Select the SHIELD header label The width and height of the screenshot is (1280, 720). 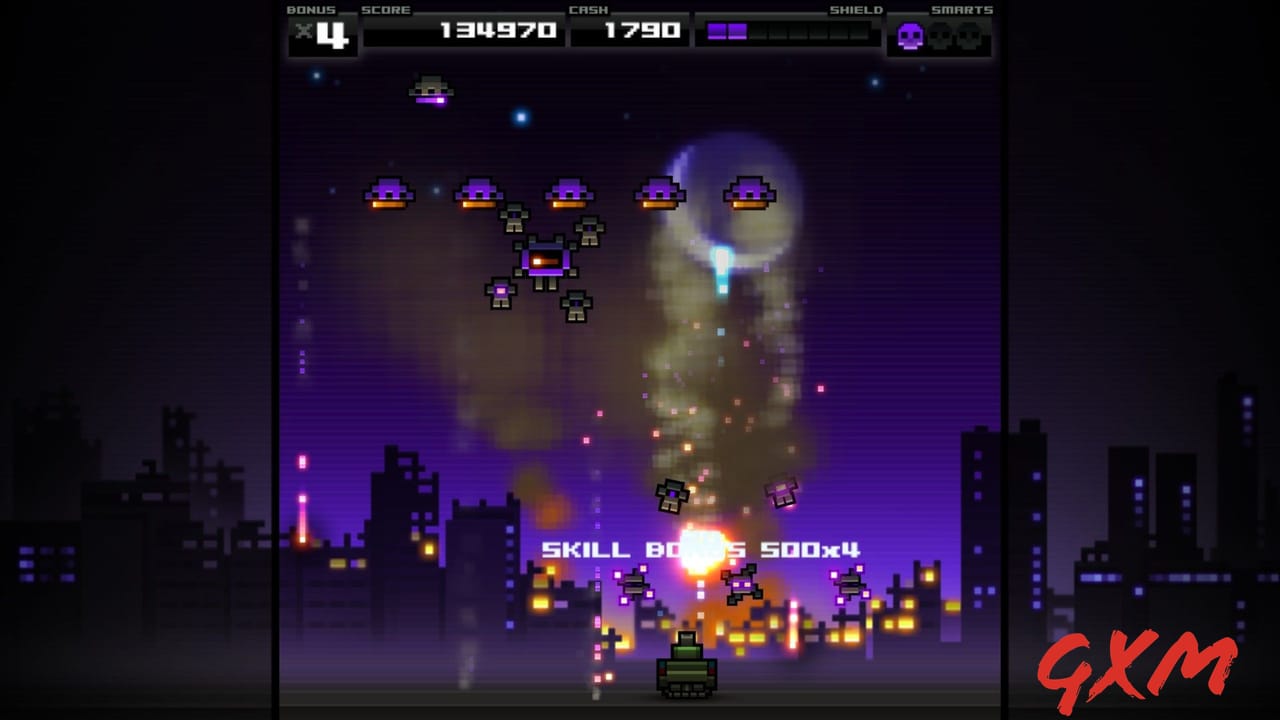(x=856, y=10)
